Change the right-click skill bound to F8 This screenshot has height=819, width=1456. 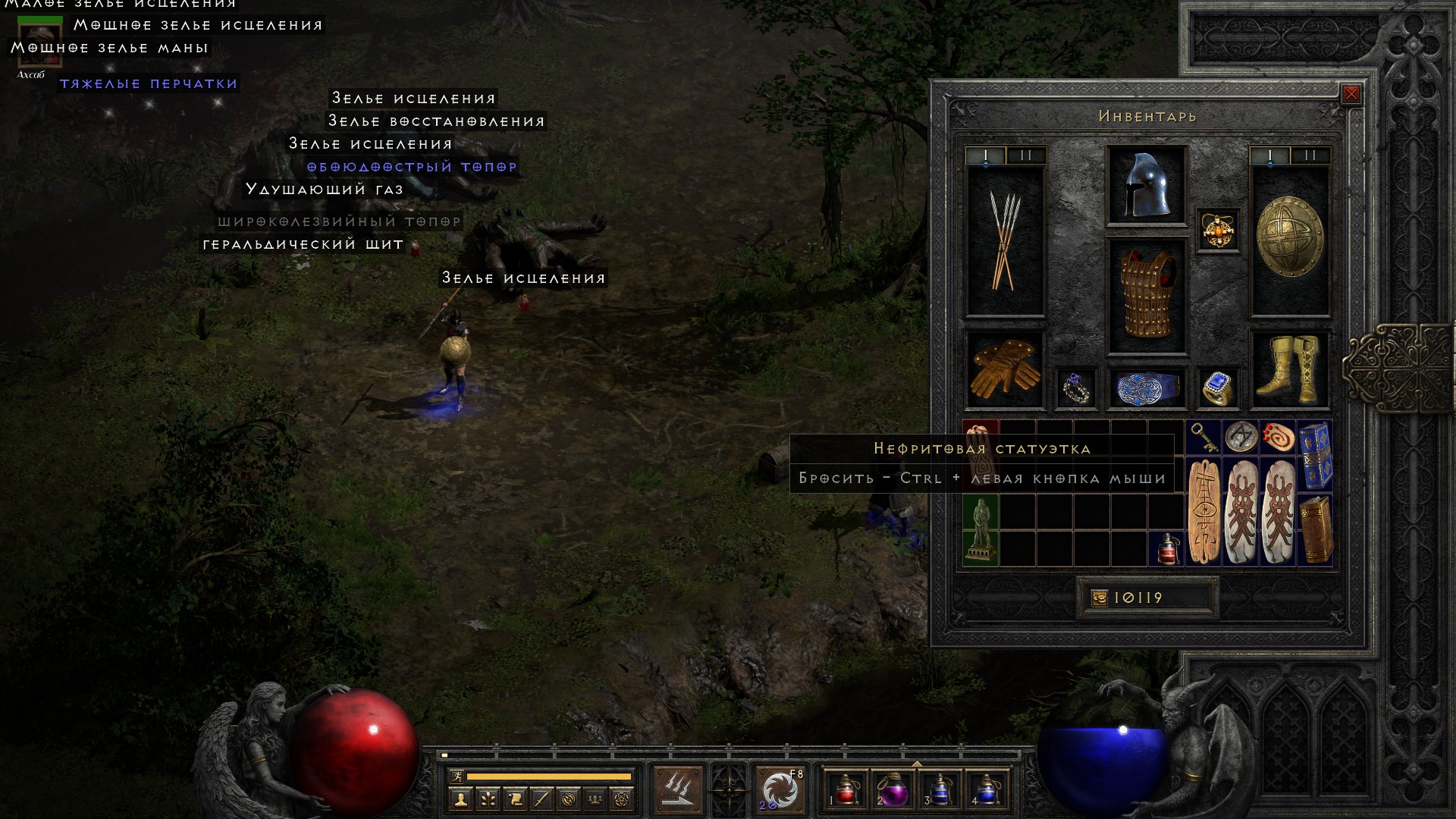point(780,790)
